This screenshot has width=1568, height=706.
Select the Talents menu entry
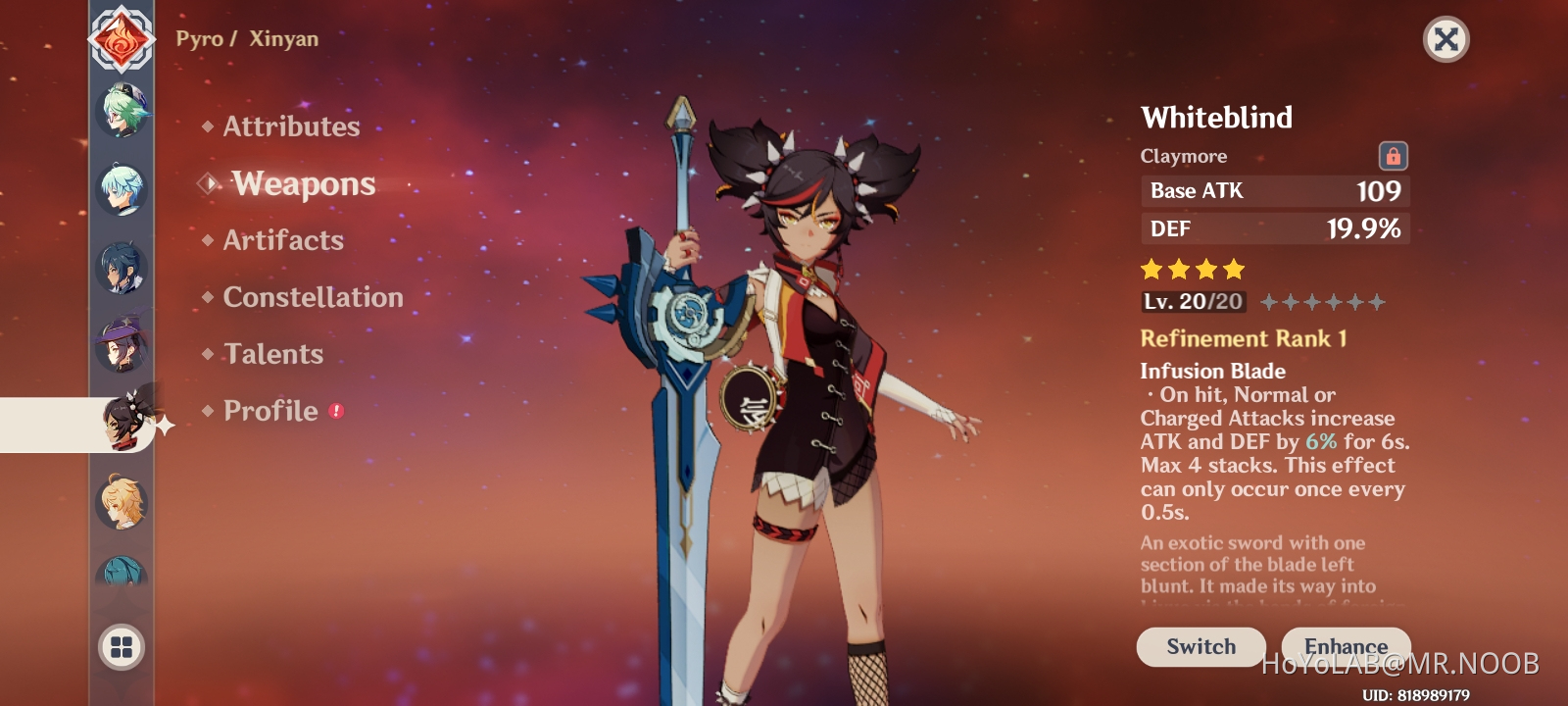tap(273, 354)
